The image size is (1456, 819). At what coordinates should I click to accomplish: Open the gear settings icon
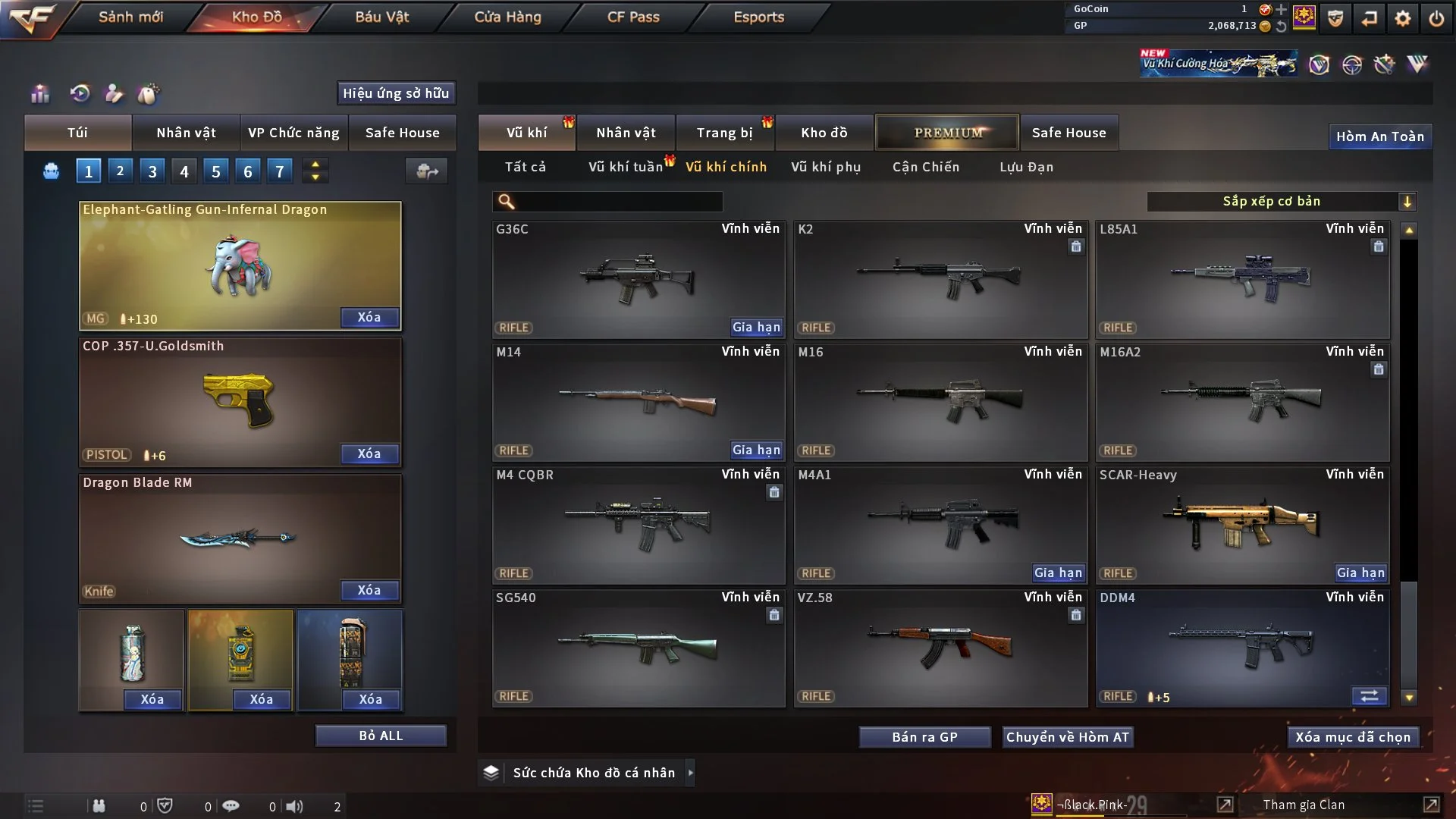pos(1403,18)
